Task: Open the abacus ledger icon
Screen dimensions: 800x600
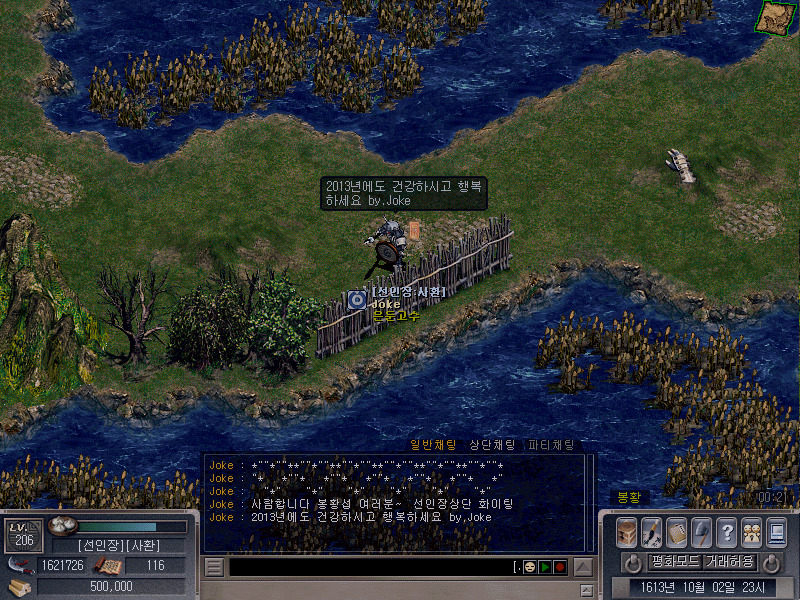Action: tap(676, 531)
